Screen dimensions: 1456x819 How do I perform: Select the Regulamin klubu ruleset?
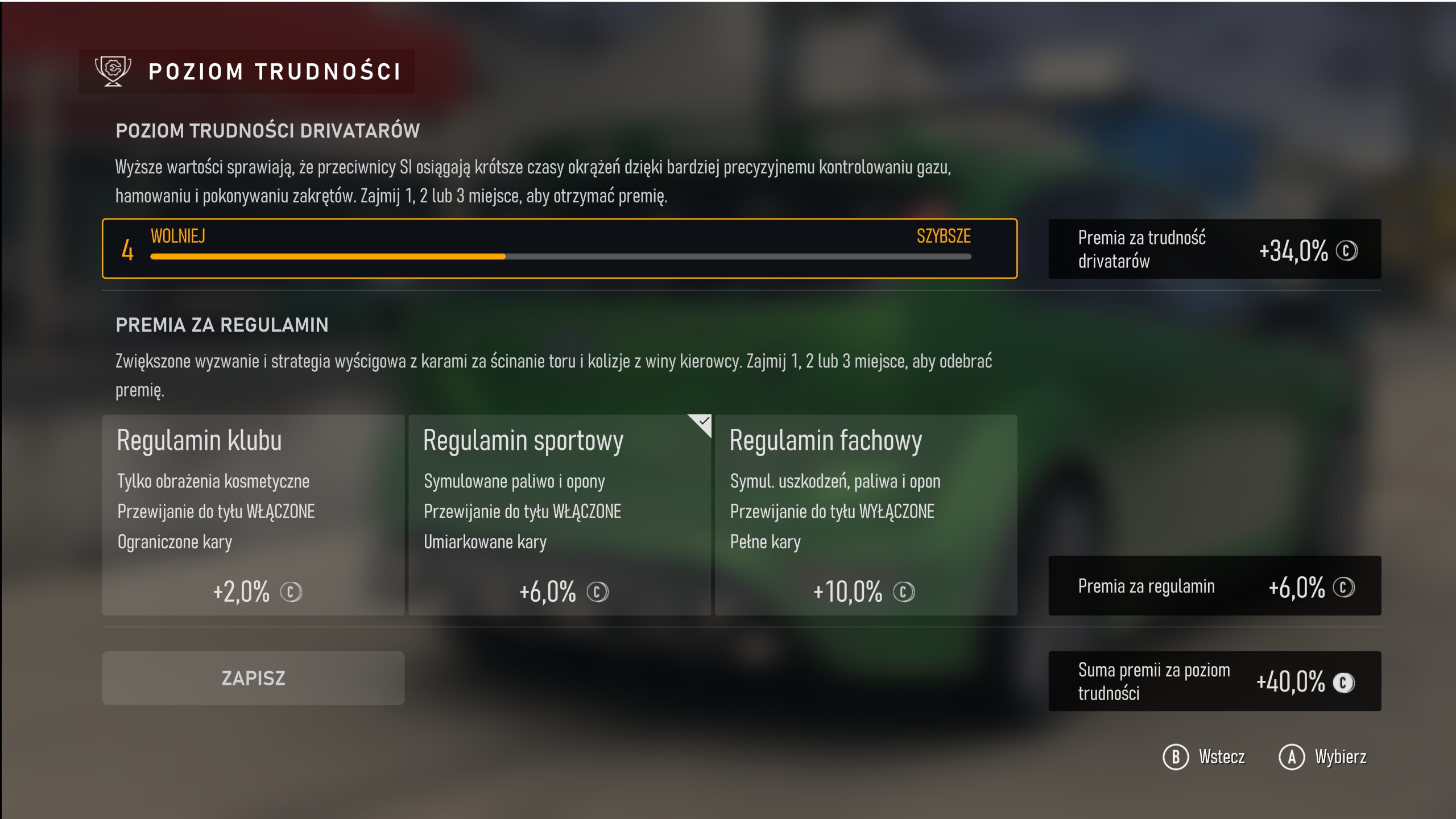253,515
